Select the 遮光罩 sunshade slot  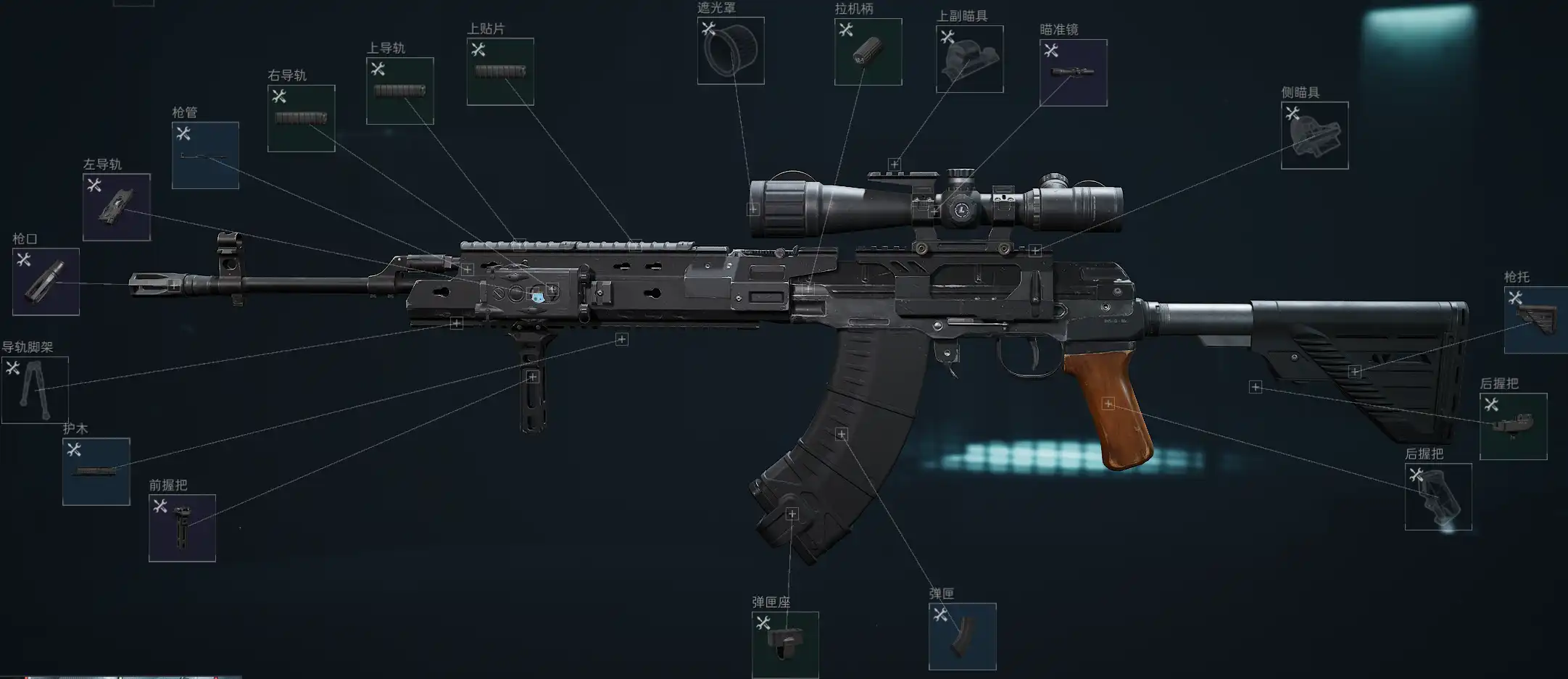730,51
